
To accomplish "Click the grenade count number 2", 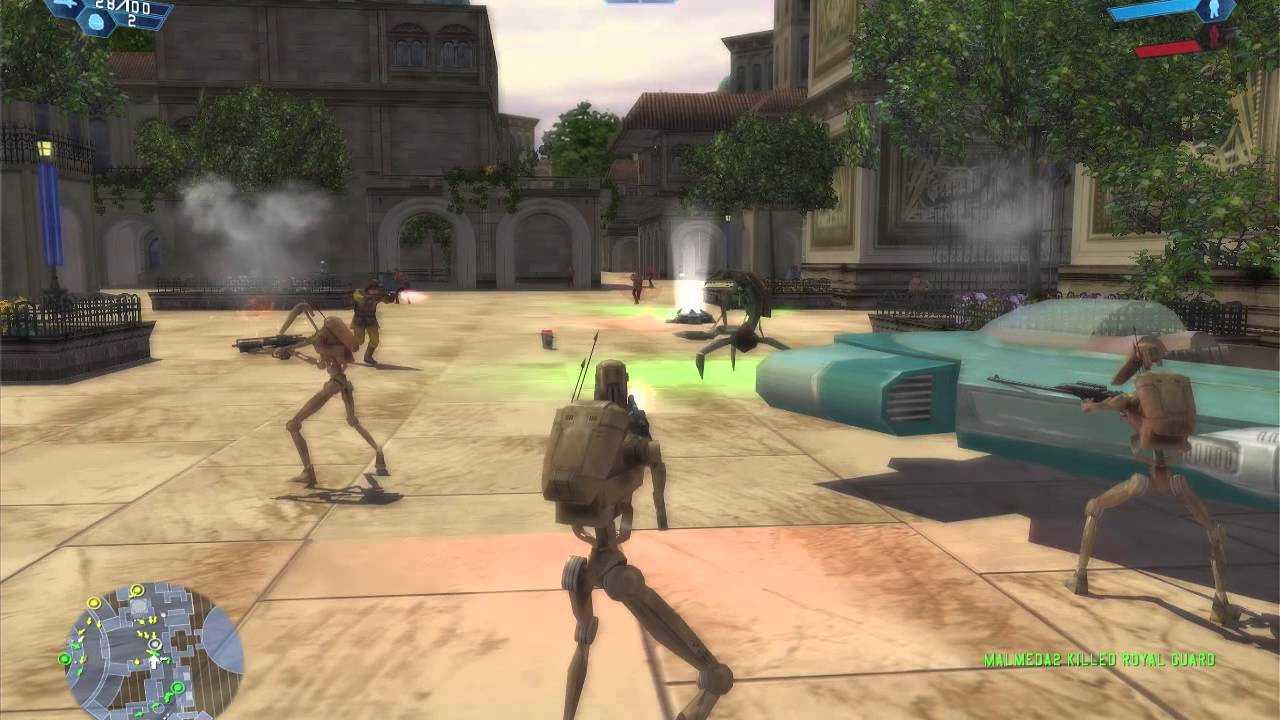I will pos(132,21).
